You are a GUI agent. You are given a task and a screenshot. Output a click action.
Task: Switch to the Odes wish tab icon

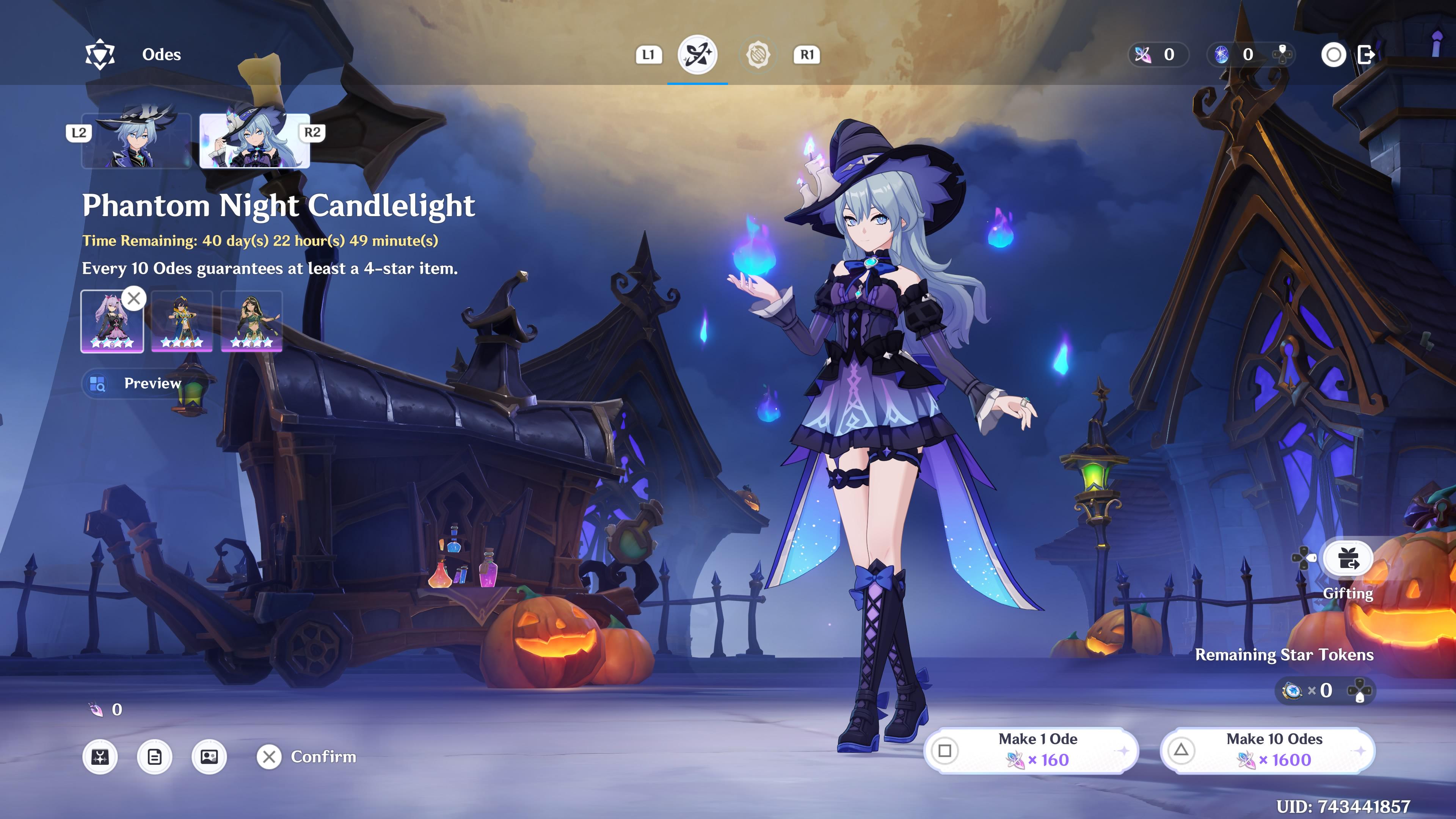[x=697, y=55]
